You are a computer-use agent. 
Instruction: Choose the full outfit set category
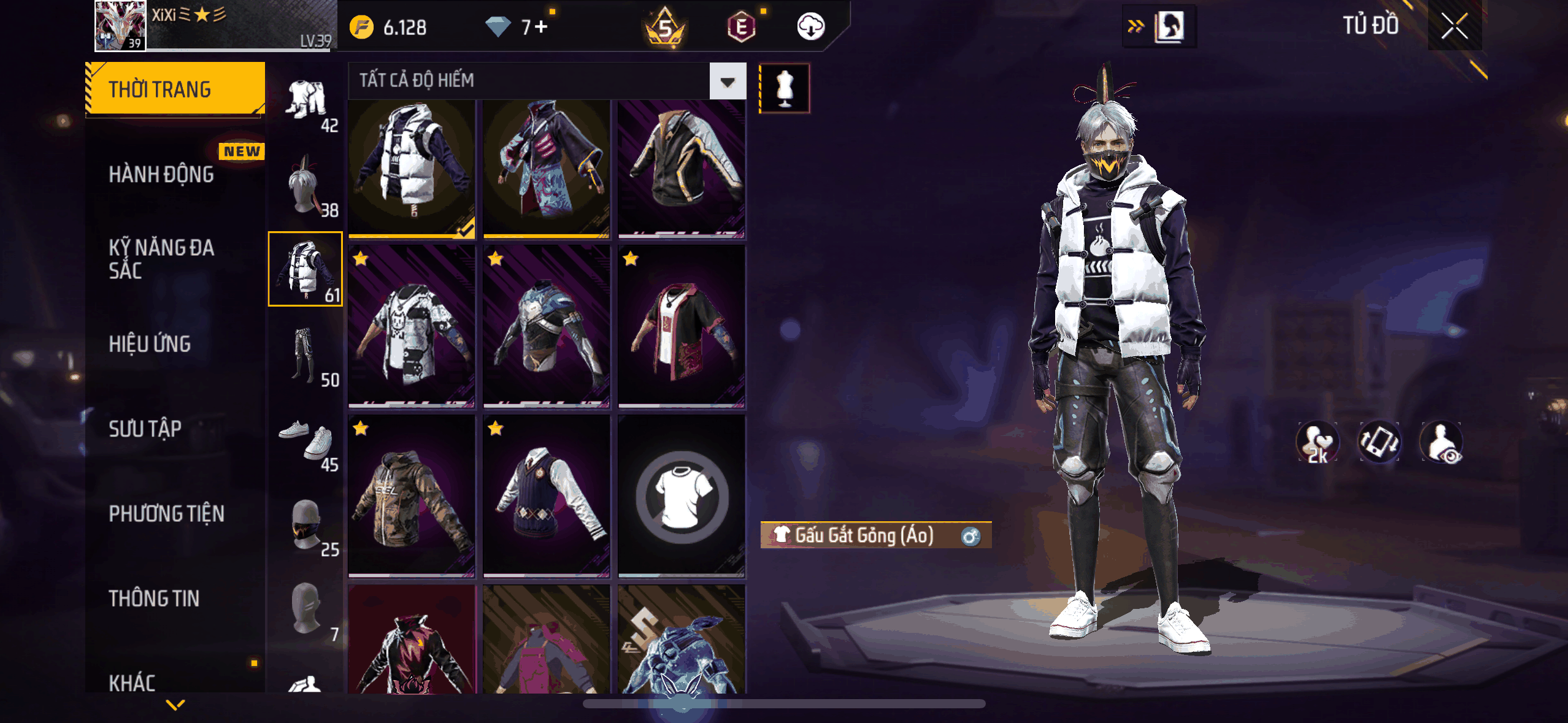click(x=306, y=102)
